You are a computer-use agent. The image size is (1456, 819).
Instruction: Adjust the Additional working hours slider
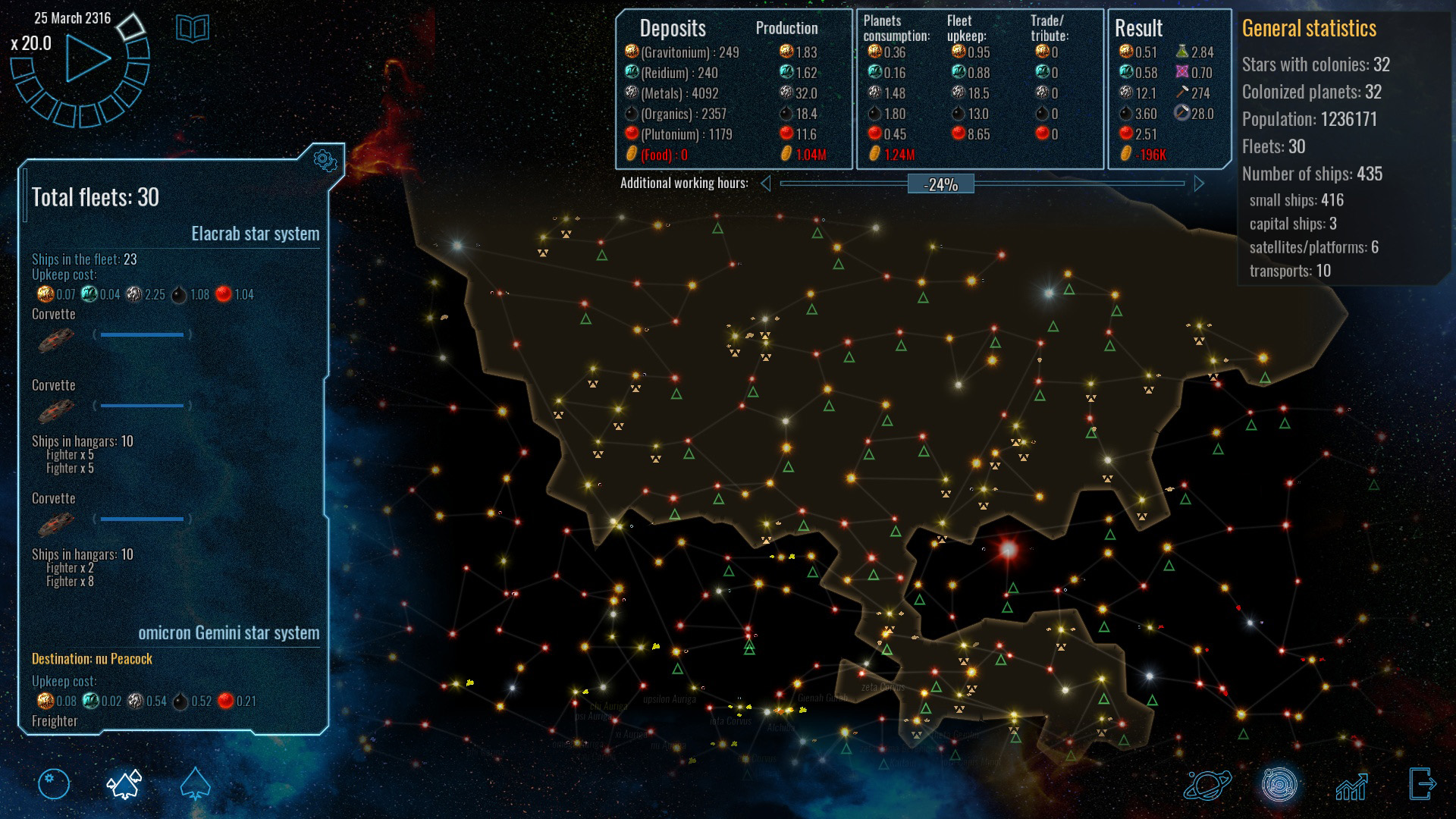[x=942, y=184]
